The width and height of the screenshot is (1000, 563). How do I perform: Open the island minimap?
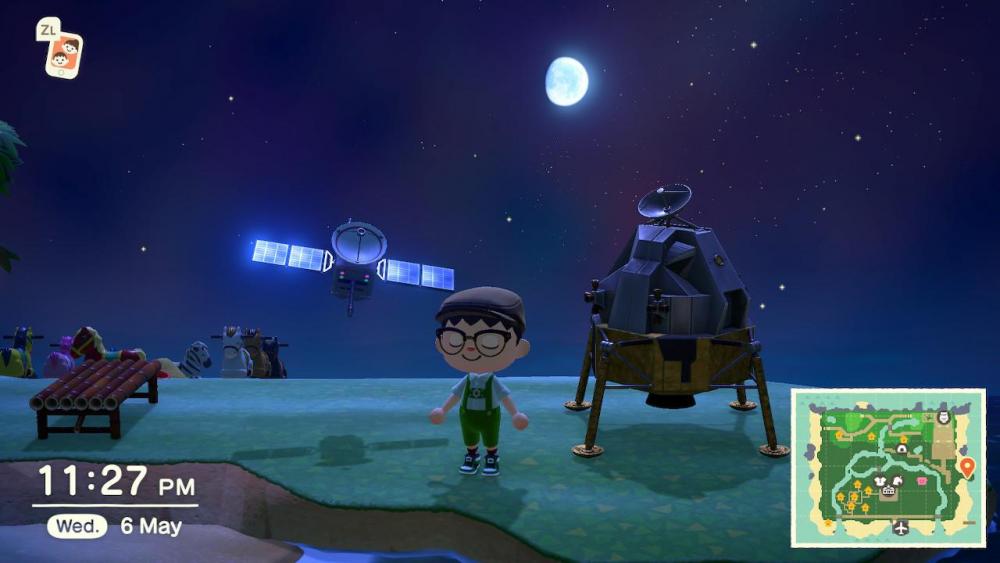point(888,467)
